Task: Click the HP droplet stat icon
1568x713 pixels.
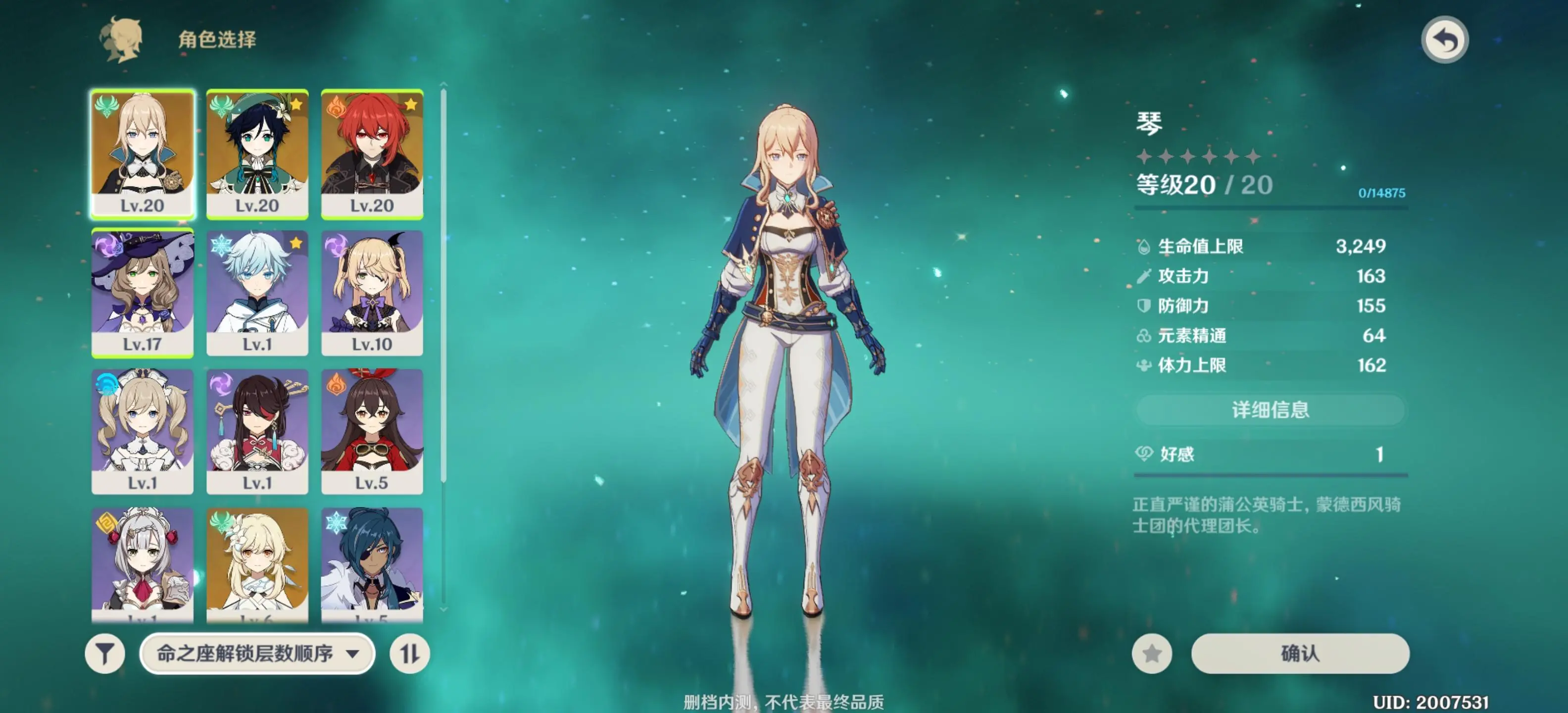Action: [1144, 246]
